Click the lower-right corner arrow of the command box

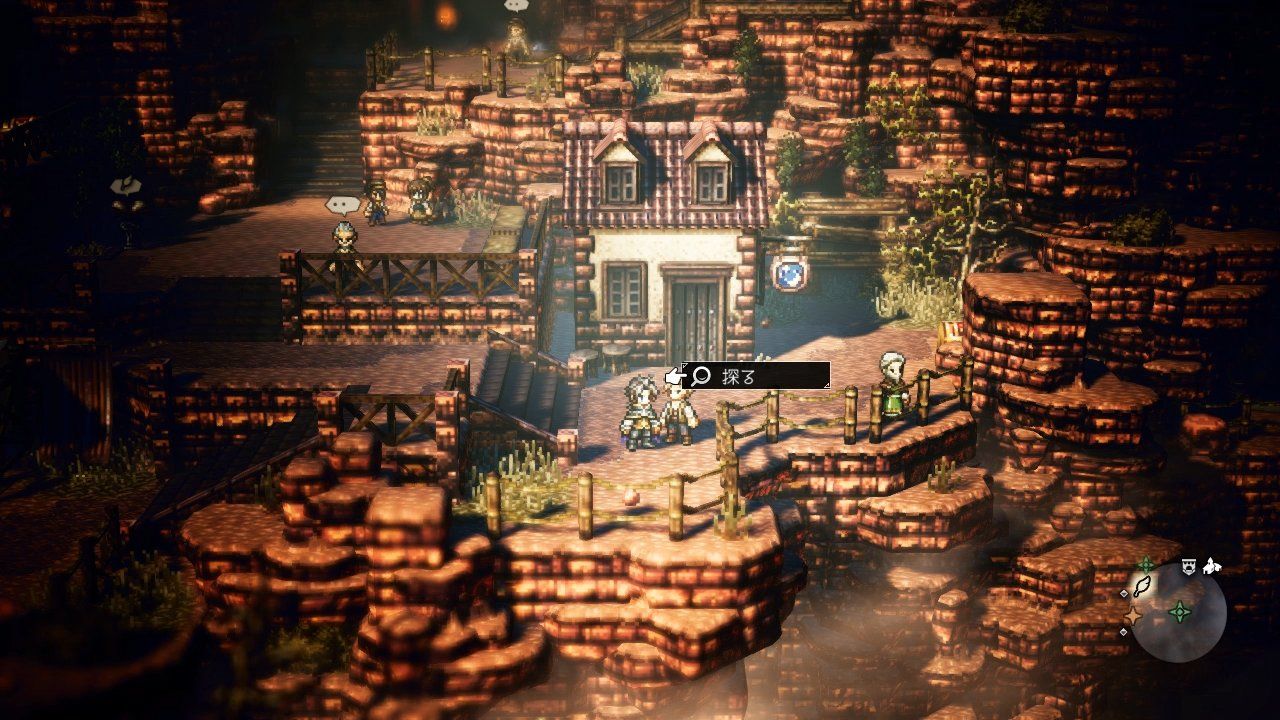(x=827, y=385)
